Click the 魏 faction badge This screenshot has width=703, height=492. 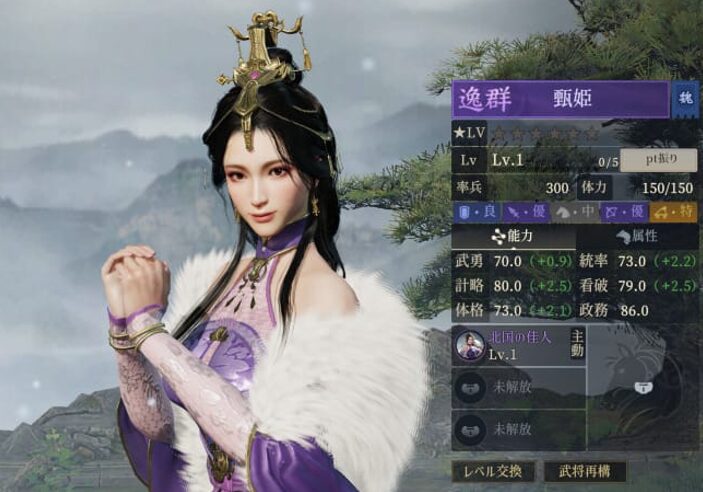[686, 100]
